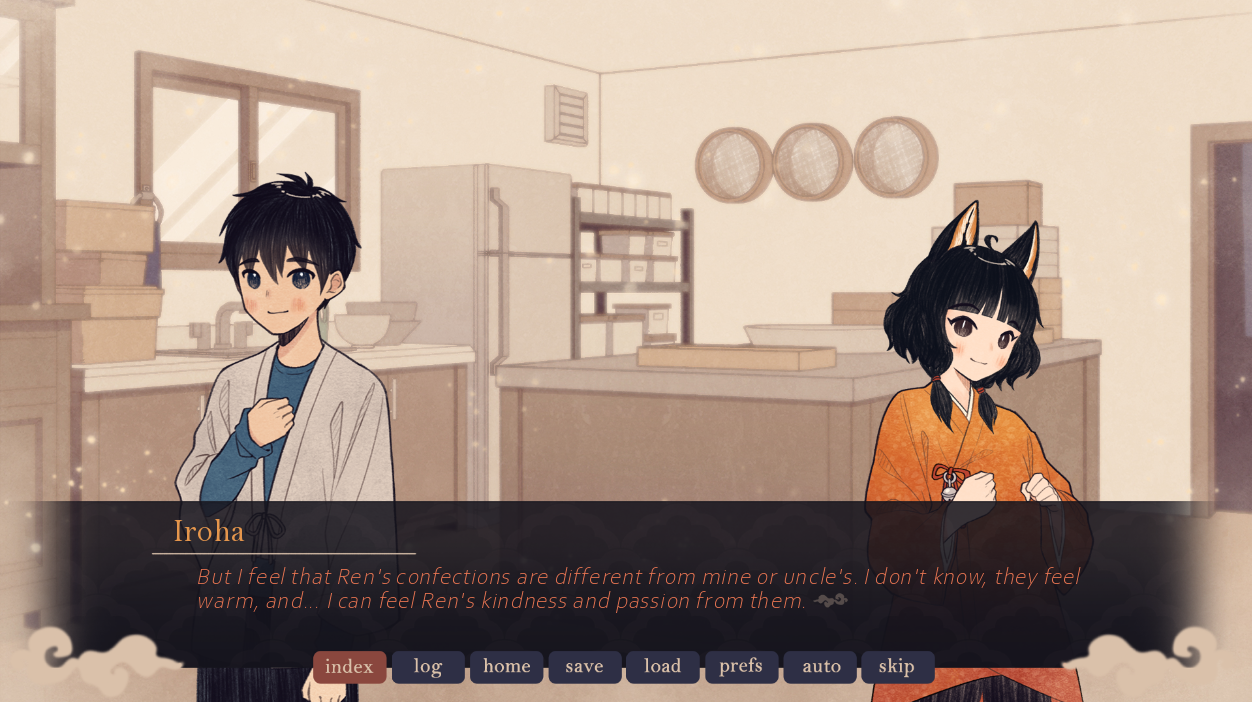Toggle auto-advance with the auto button
The height and width of the screenshot is (702, 1252).
click(820, 667)
